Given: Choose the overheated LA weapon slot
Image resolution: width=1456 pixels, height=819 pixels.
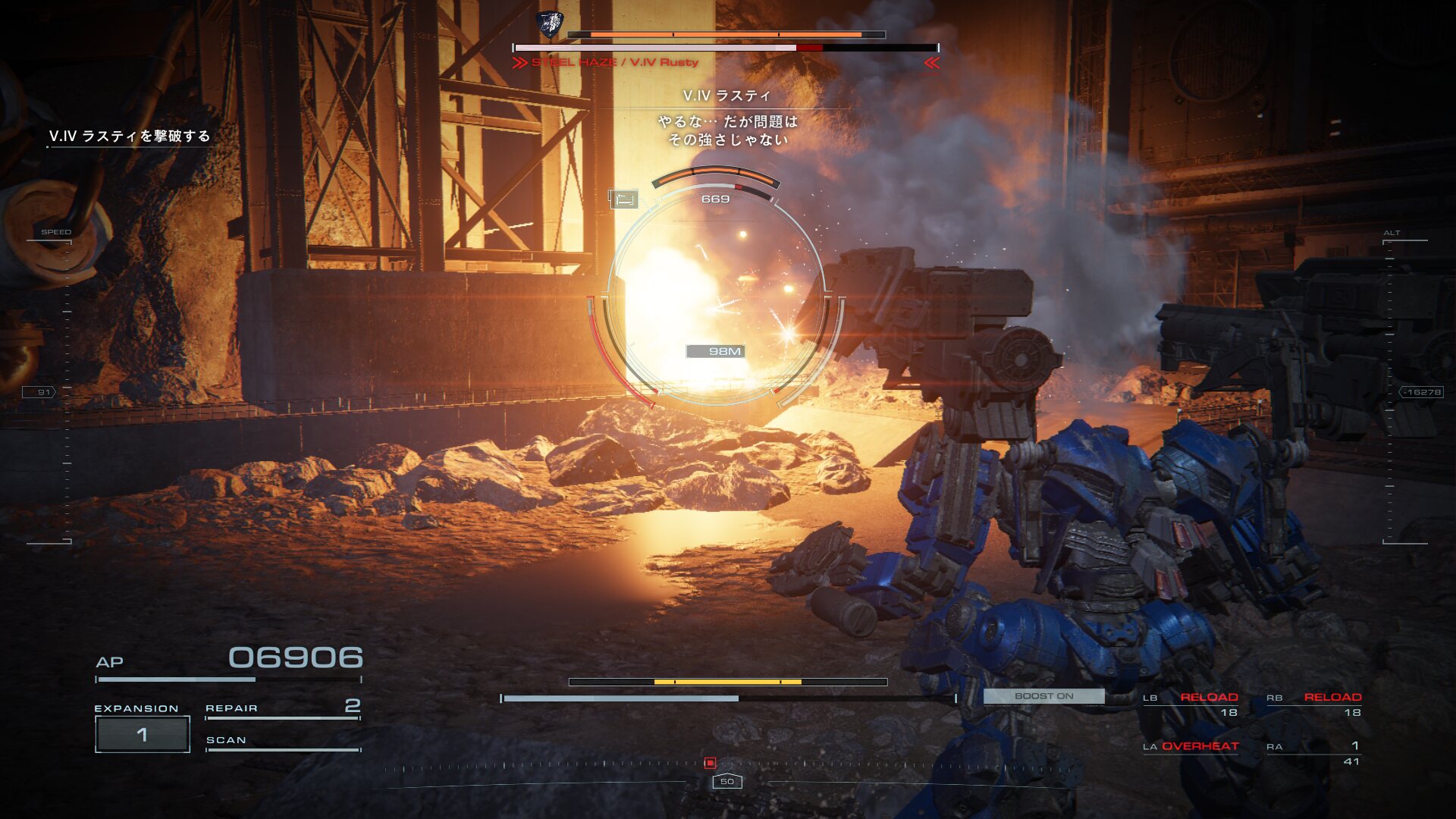Looking at the screenshot, I should (x=1191, y=746).
